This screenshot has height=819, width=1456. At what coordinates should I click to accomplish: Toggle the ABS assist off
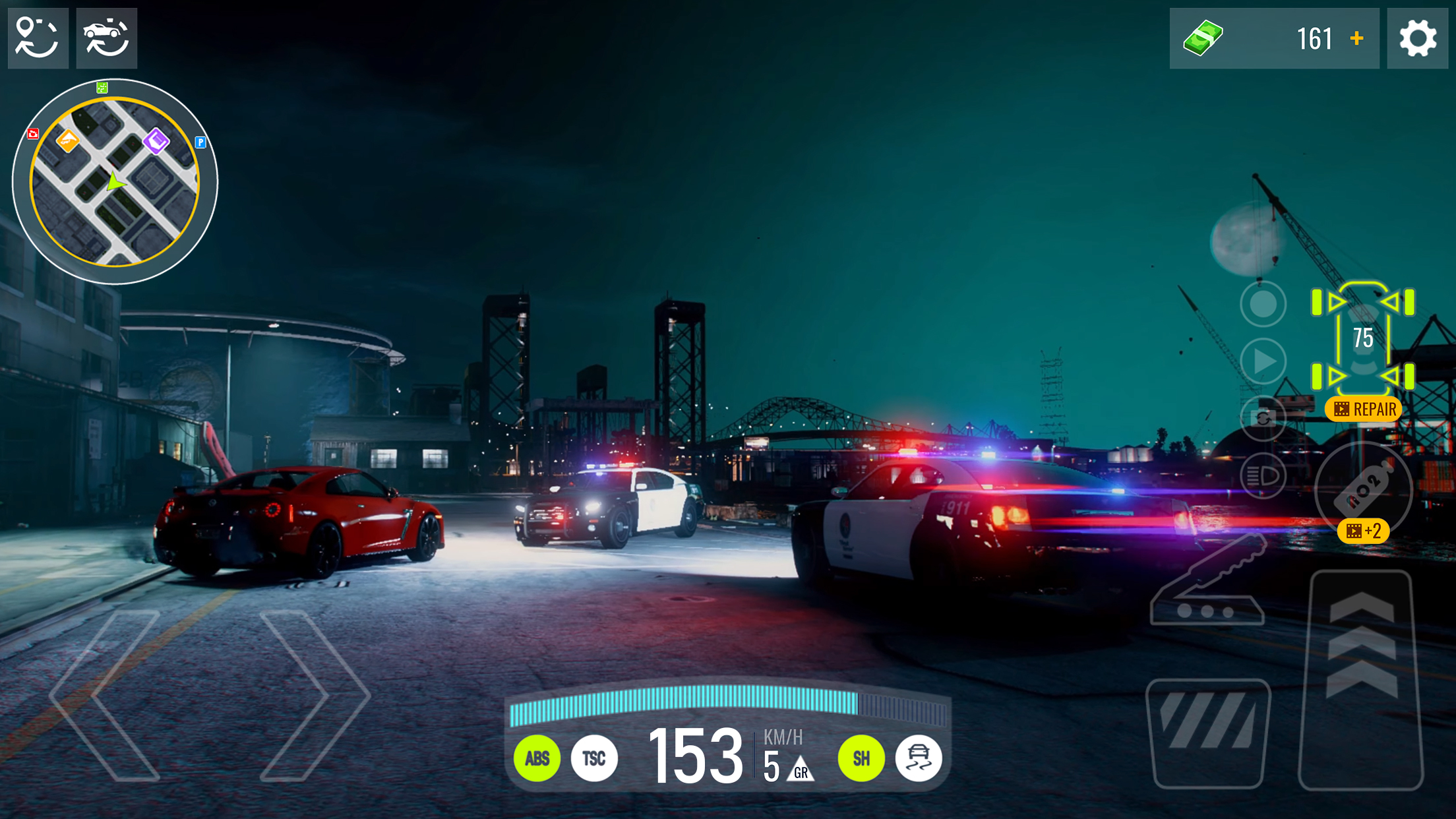pos(537,759)
